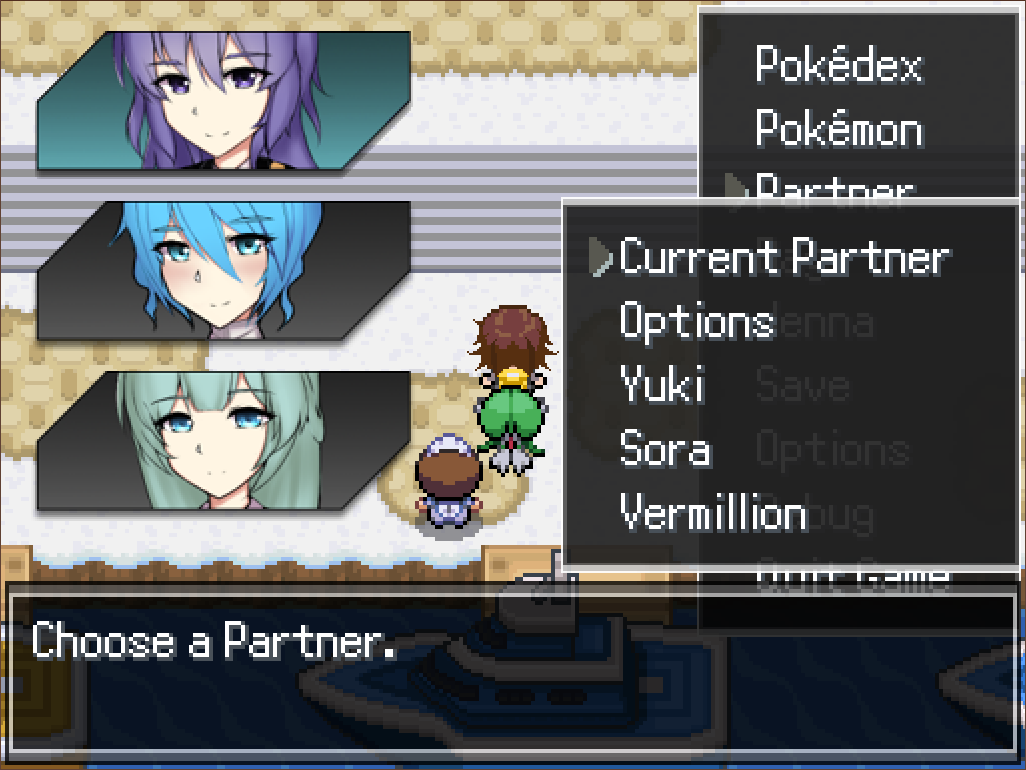Viewport: 1026px width, 770px height.
Task: Choose Yuki as partner
Action: [x=661, y=386]
